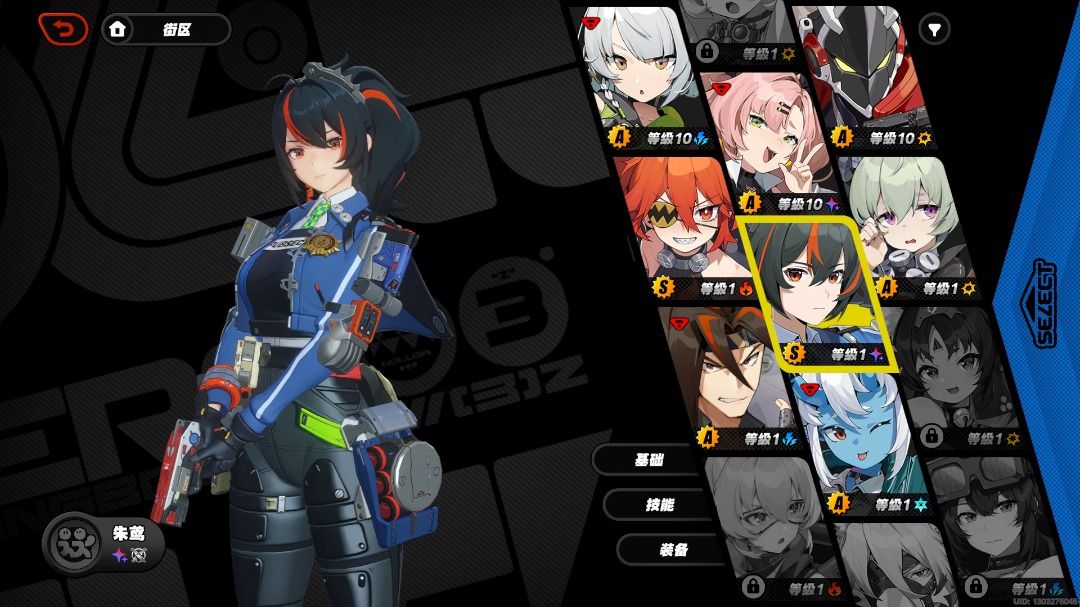Viewport: 1080px width, 607px height.
Task: Open the 街区 home button
Action: (166, 29)
